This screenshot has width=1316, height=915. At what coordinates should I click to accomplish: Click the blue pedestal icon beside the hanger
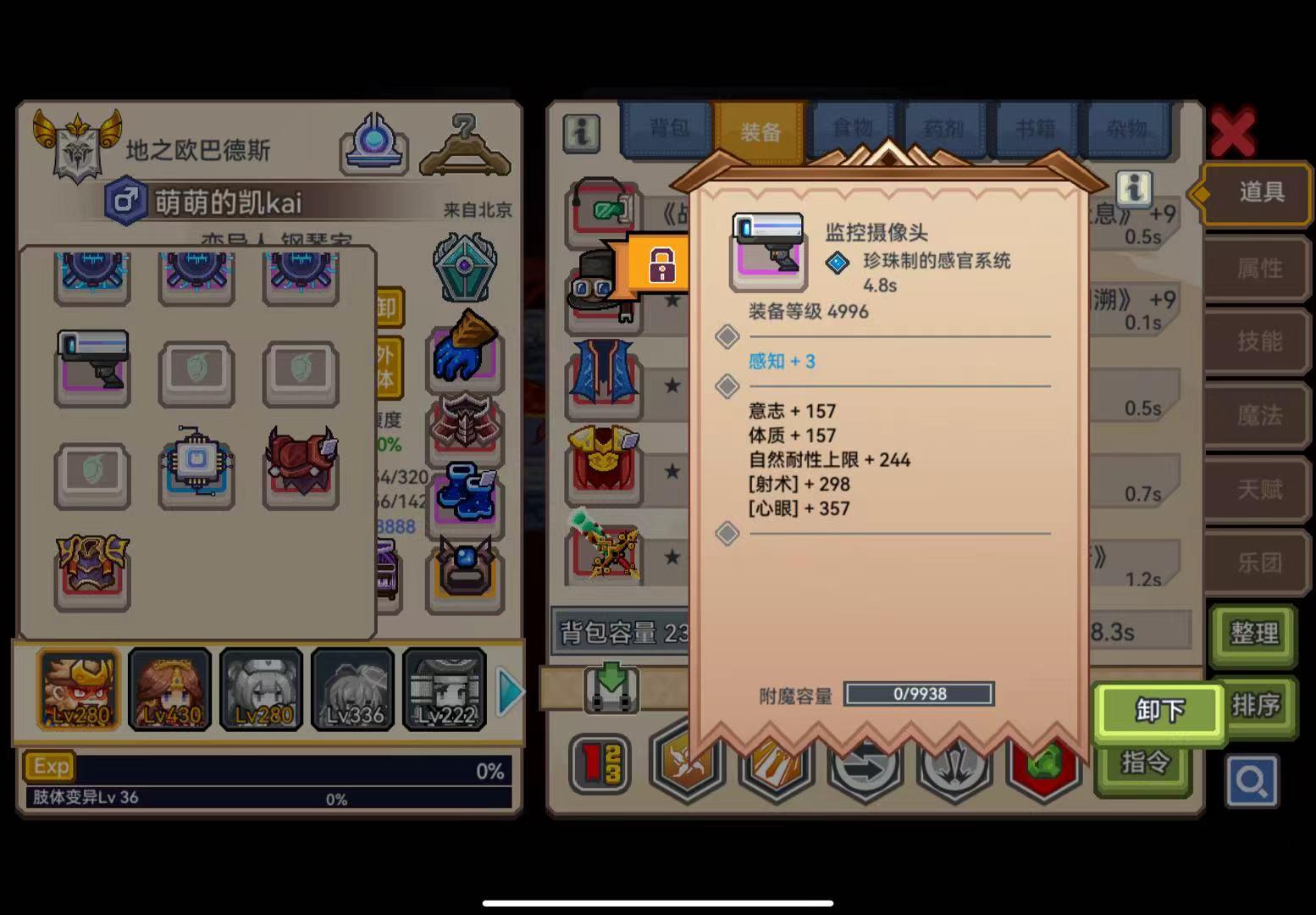click(373, 141)
